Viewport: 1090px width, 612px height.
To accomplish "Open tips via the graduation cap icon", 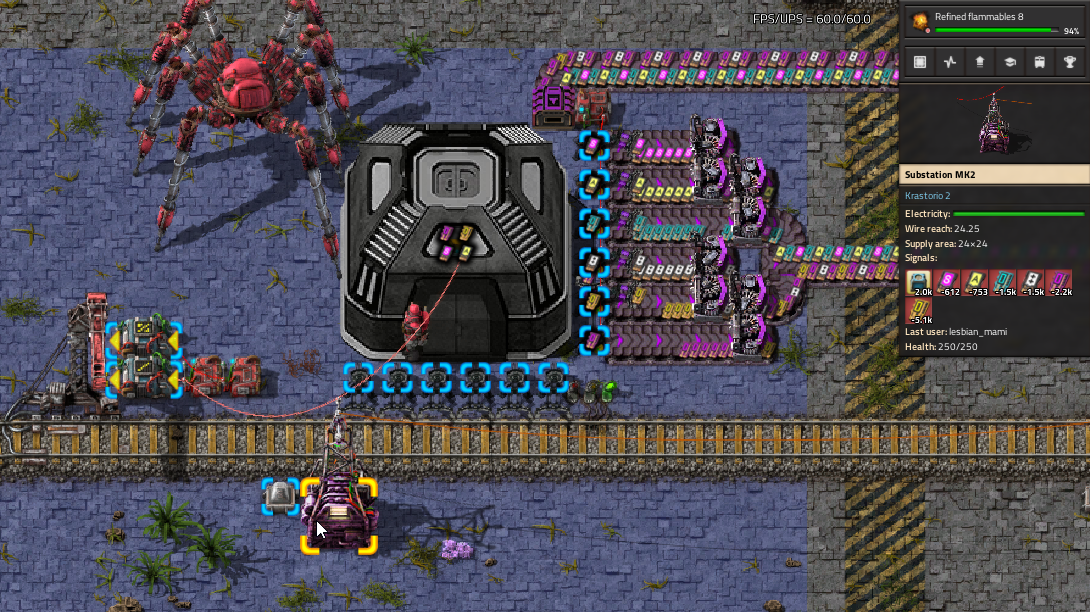I will click(x=1010, y=62).
